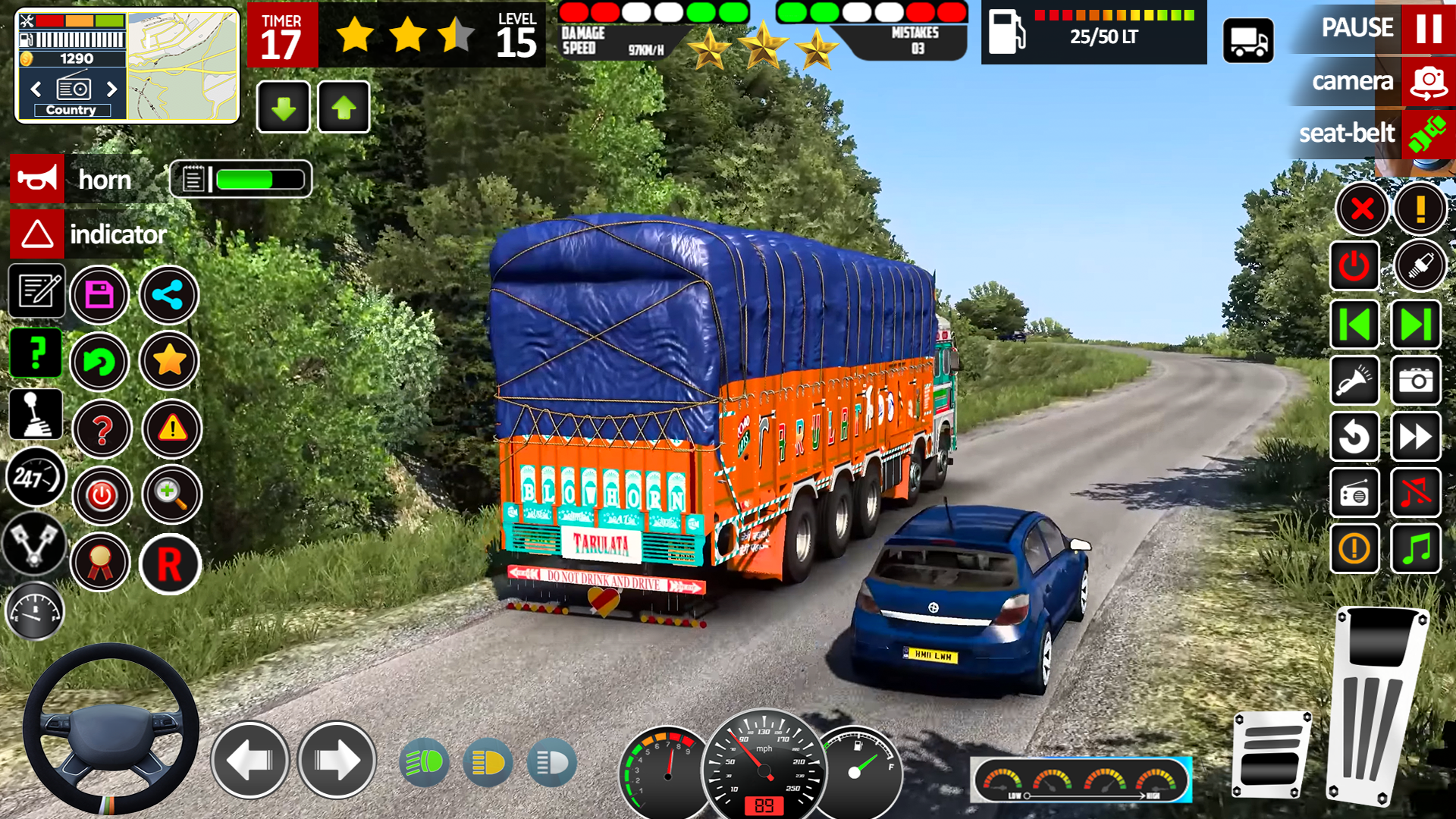Tap the green down arrow button
The height and width of the screenshot is (819, 1456).
click(x=284, y=108)
